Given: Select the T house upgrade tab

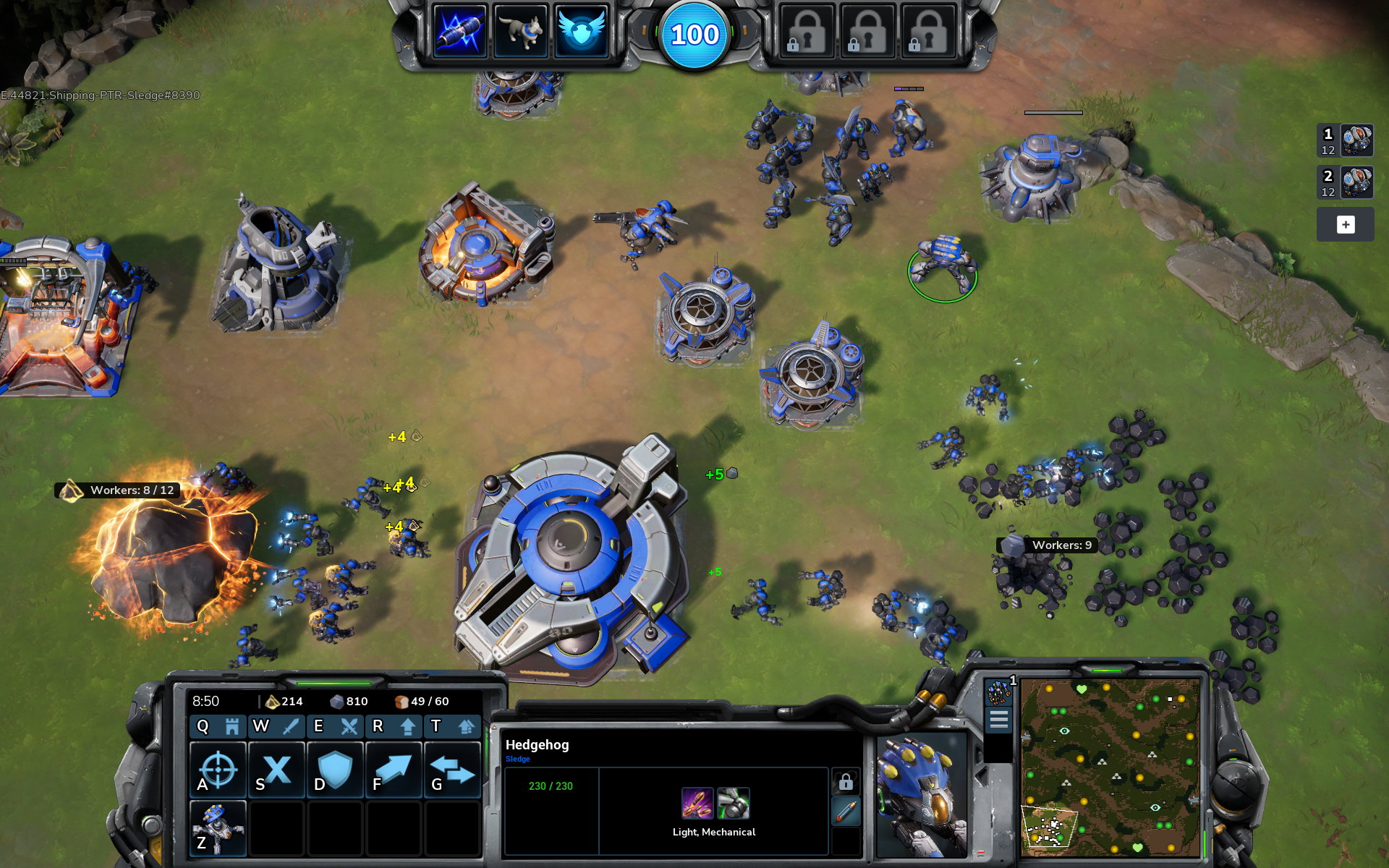Looking at the screenshot, I should pyautogui.click(x=451, y=726).
